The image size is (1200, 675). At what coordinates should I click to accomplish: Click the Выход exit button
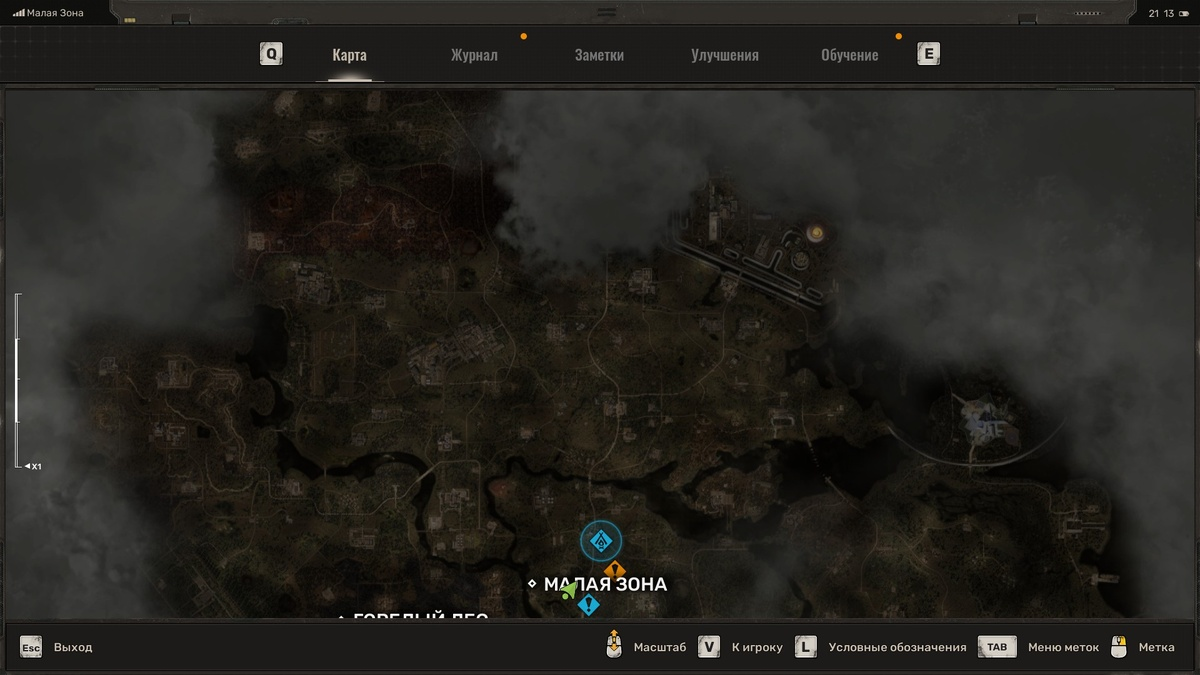tap(72, 647)
